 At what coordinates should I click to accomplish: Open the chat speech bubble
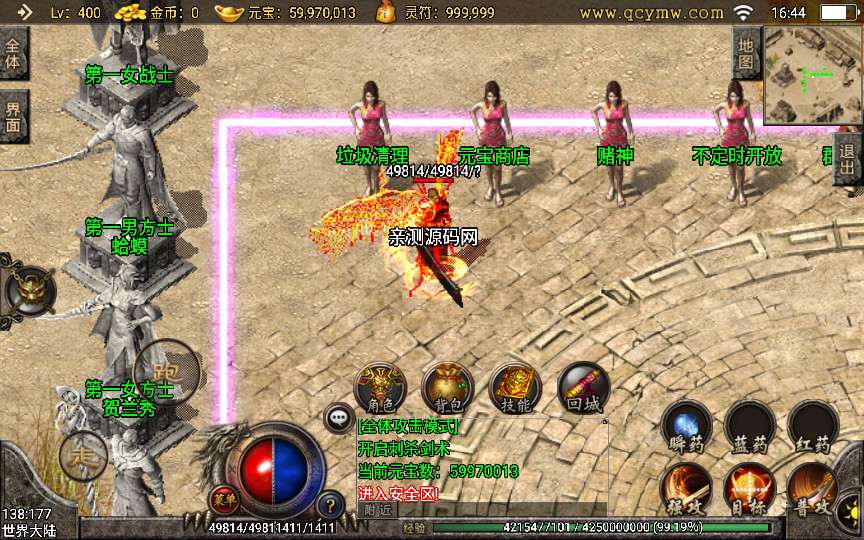339,419
